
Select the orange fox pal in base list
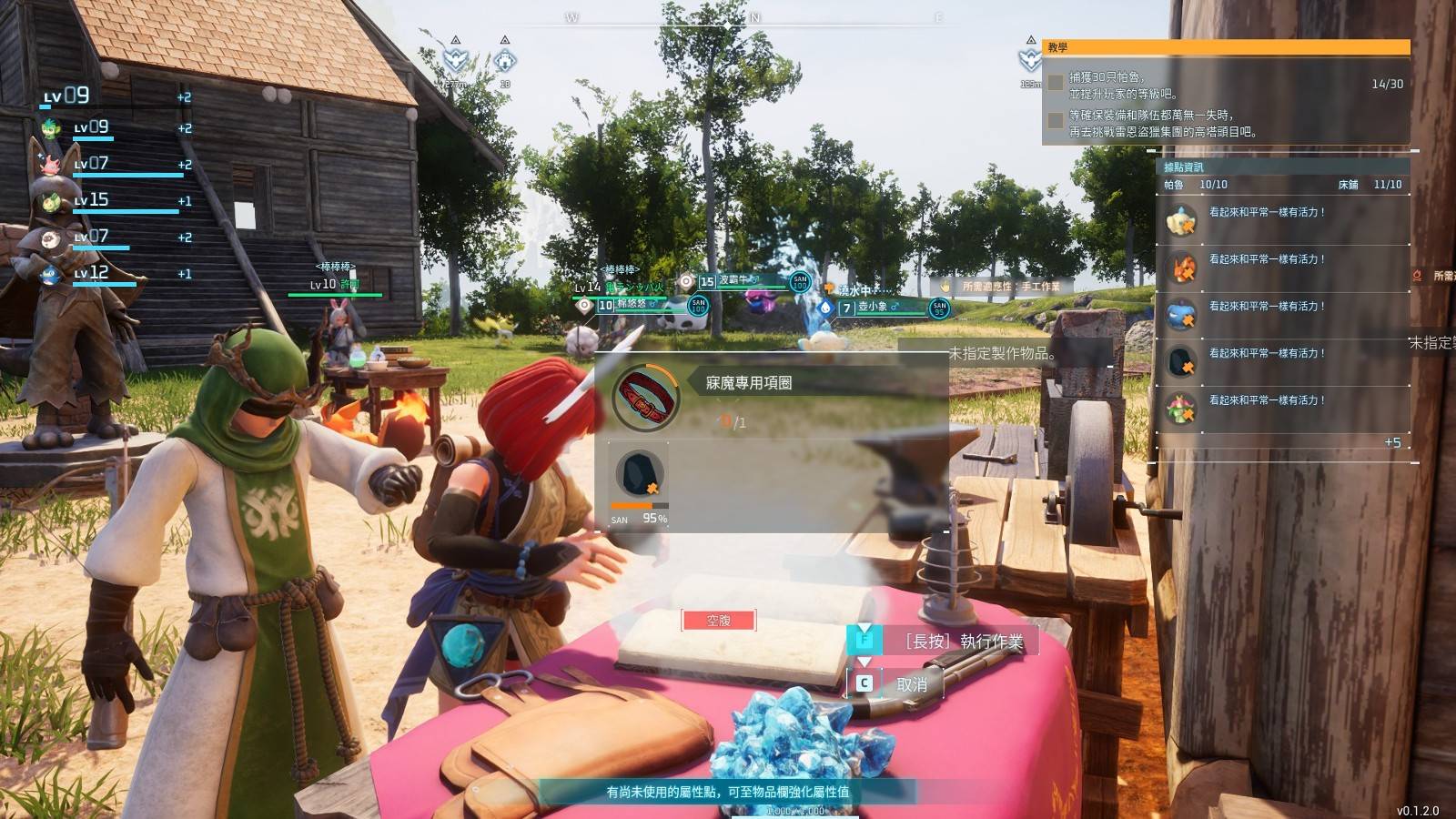pos(1181,268)
